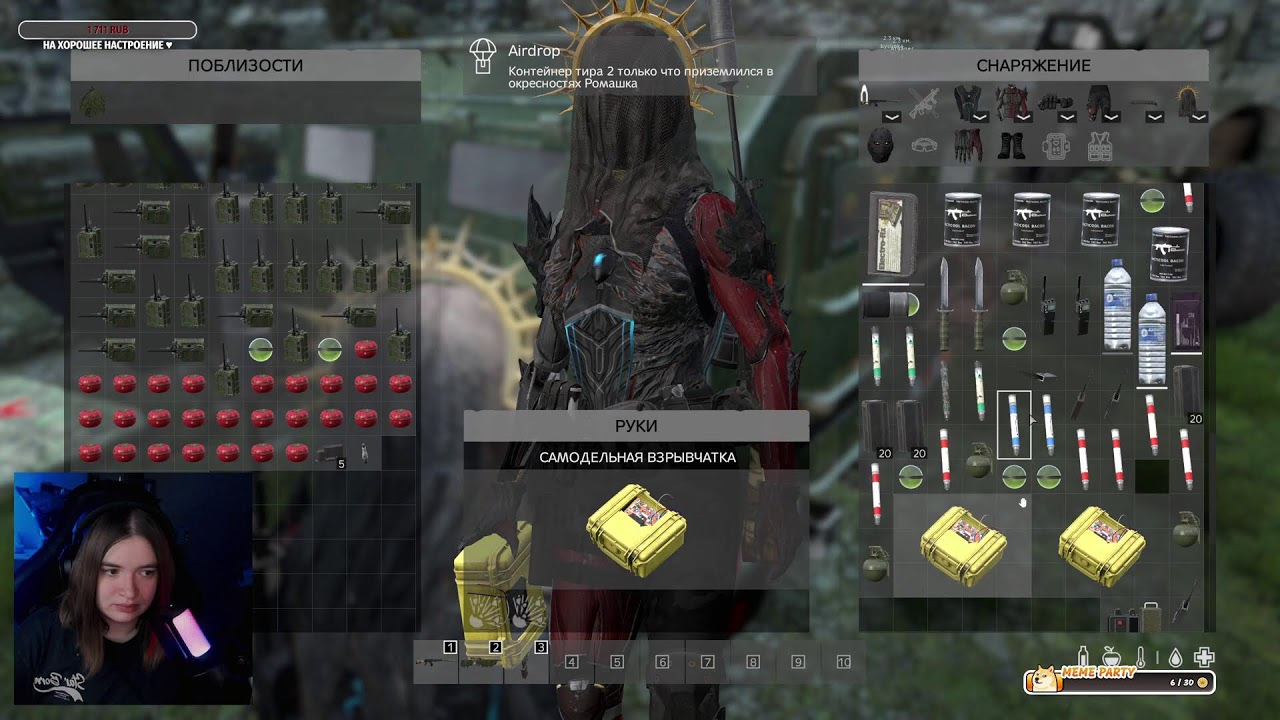Select the equipped boots slot
The width and height of the screenshot is (1280, 720).
[x=1011, y=146]
